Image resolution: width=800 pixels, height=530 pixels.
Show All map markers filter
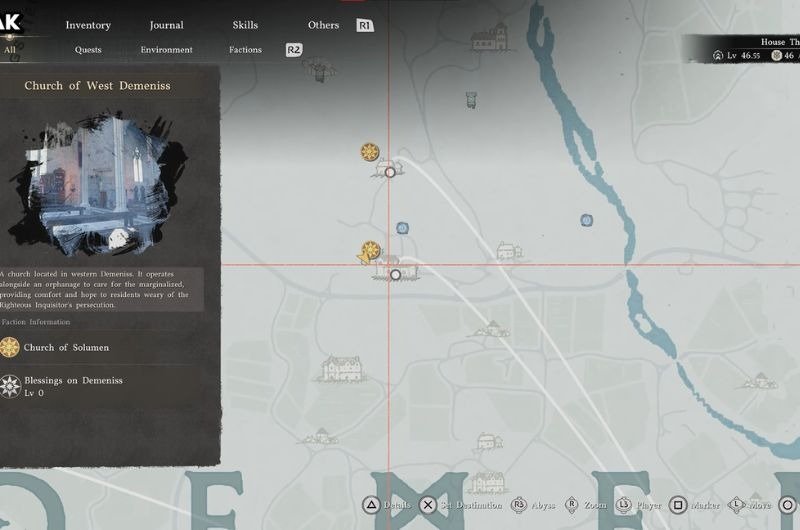pyautogui.click(x=10, y=50)
